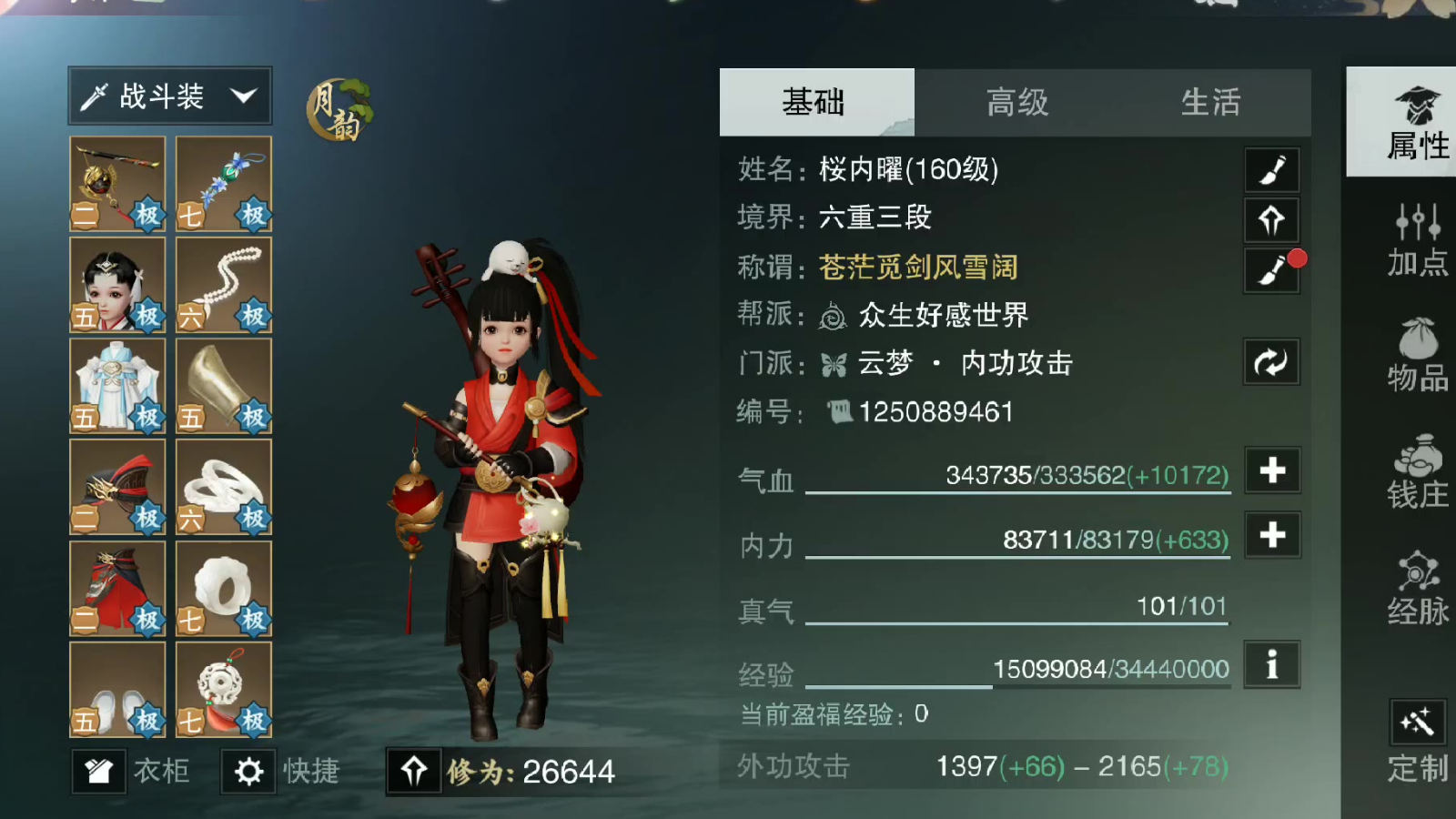Click the 修为 26644 cultivation bar
Viewport: 1456px width, 819px height.
(x=510, y=772)
